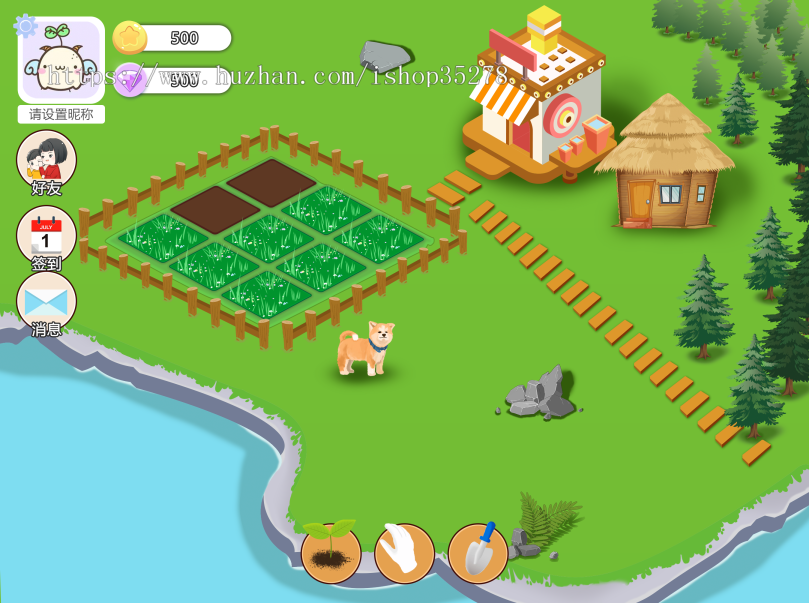Screen dimensions: 809x603
Task: Set nickname via 请设置昵称 label
Action: tap(61, 114)
